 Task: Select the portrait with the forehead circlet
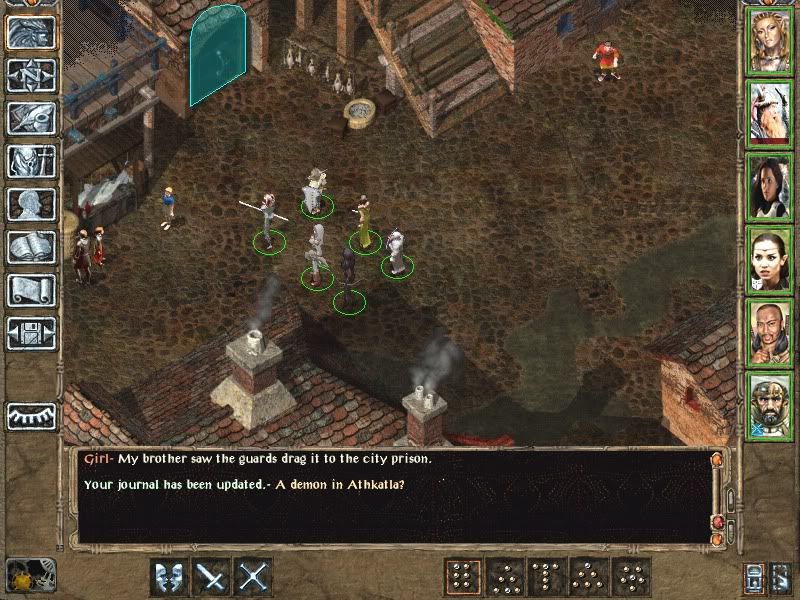pos(770,260)
